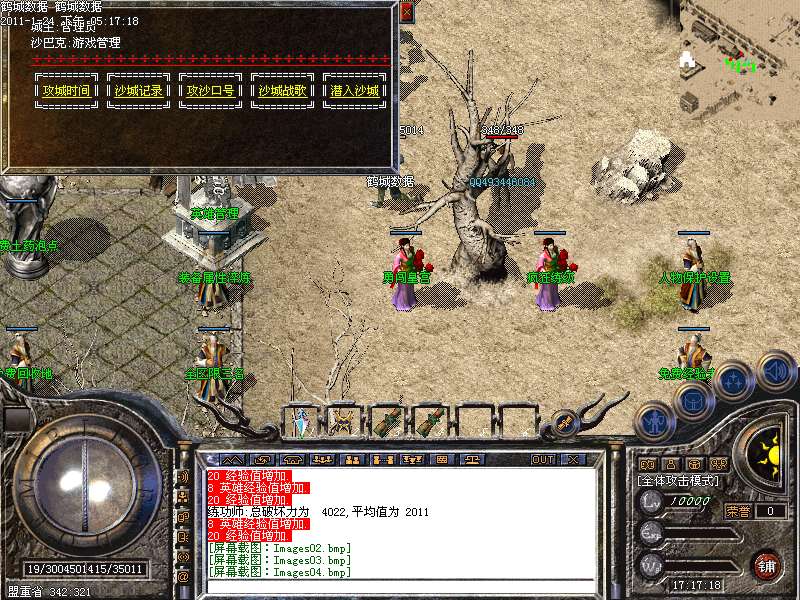Image resolution: width=800 pixels, height=600 pixels.
Task: Click the 荣誉 honor label button
Action: tap(738, 511)
